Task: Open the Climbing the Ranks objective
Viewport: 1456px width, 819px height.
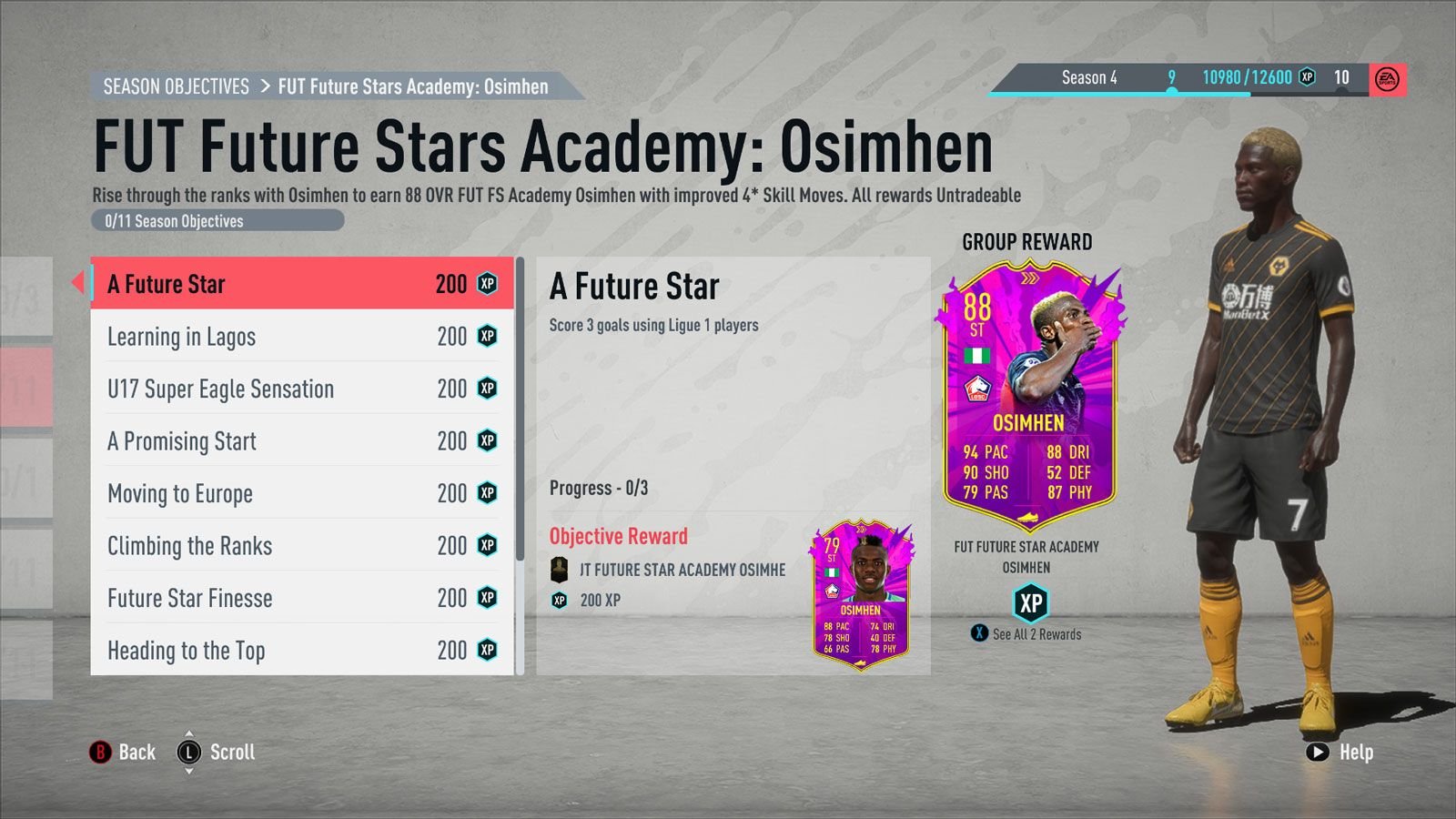Action: pyautogui.click(x=301, y=546)
